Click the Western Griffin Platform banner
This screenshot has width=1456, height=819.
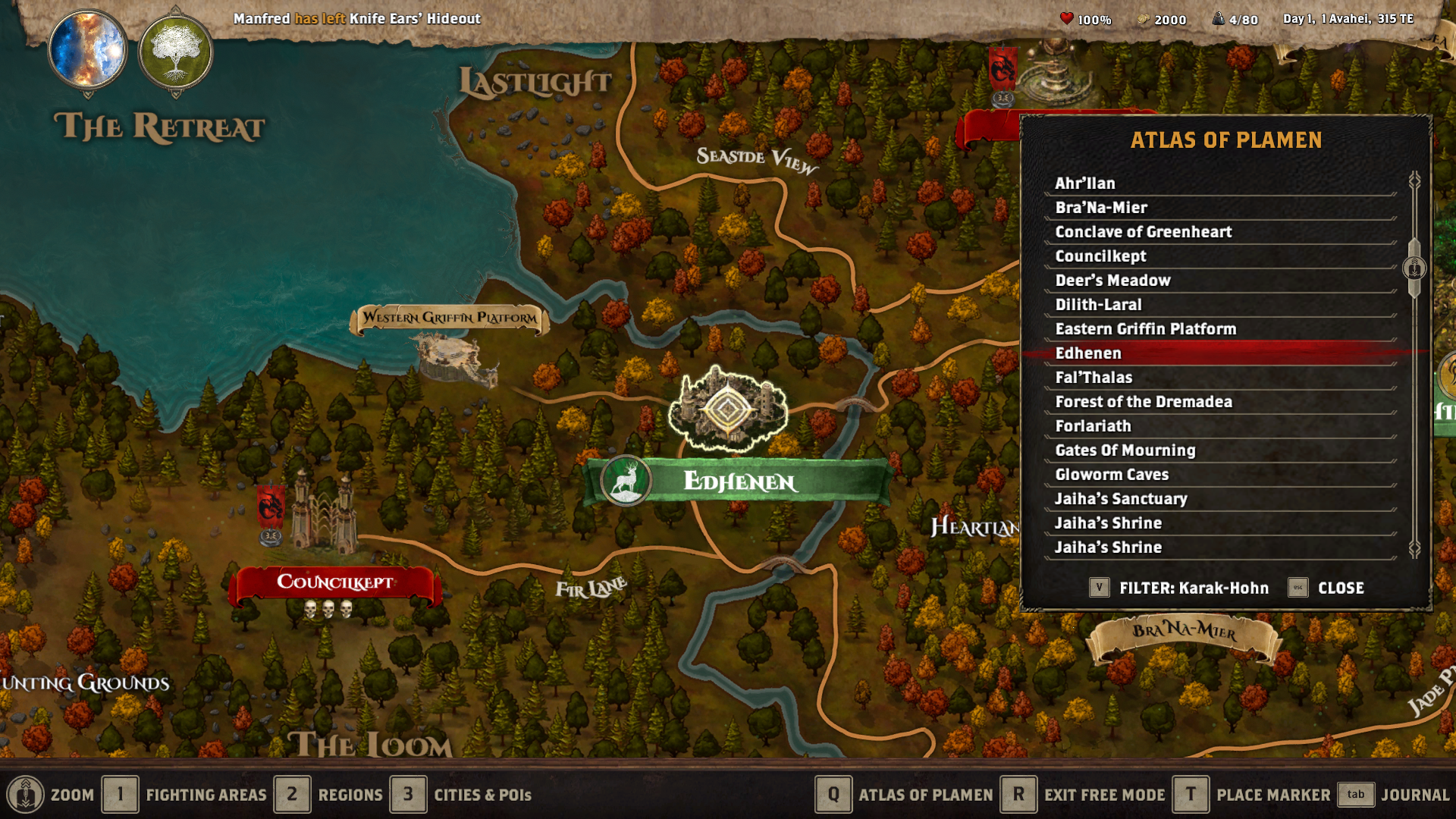pos(449,318)
